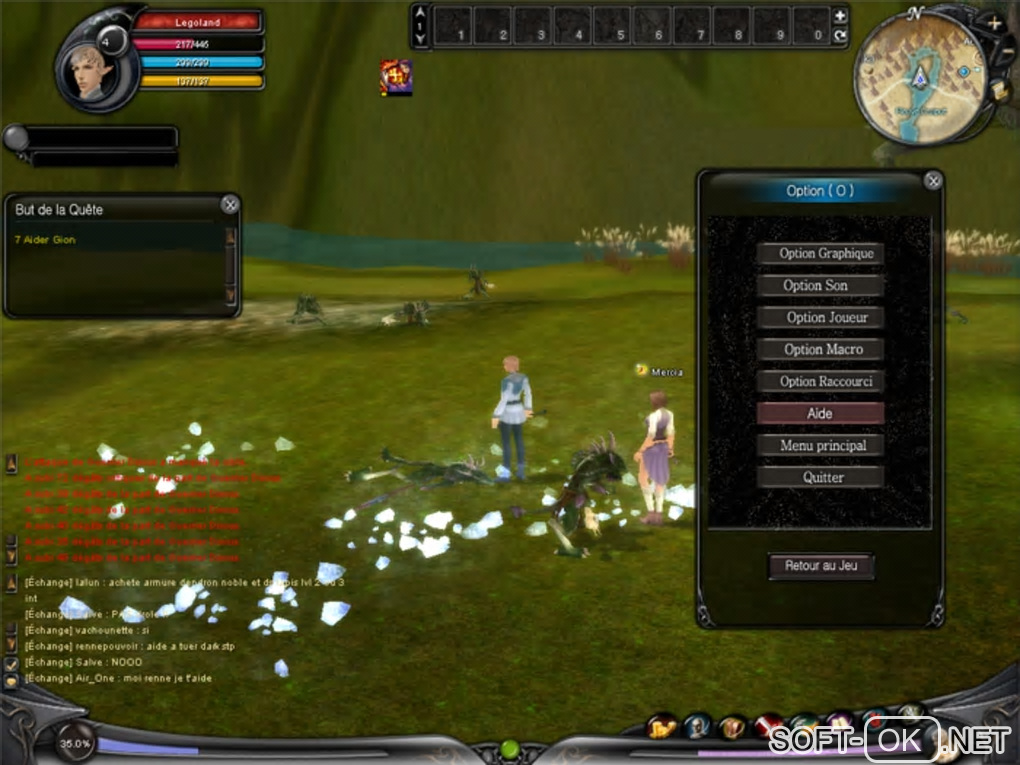
Task: Open Option Graphique settings
Action: pos(820,254)
